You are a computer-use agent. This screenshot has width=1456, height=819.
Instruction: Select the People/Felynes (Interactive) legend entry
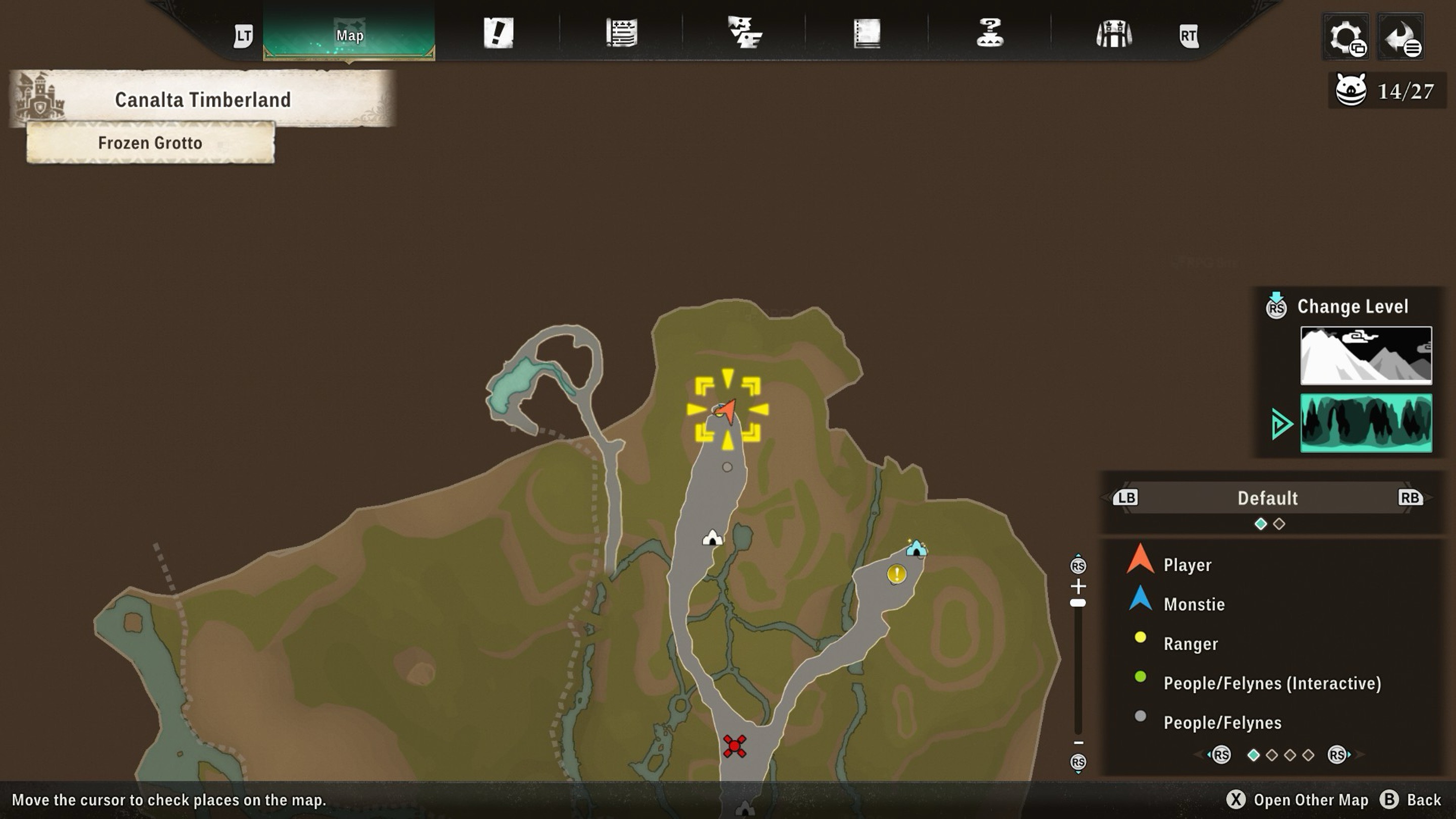1272,684
